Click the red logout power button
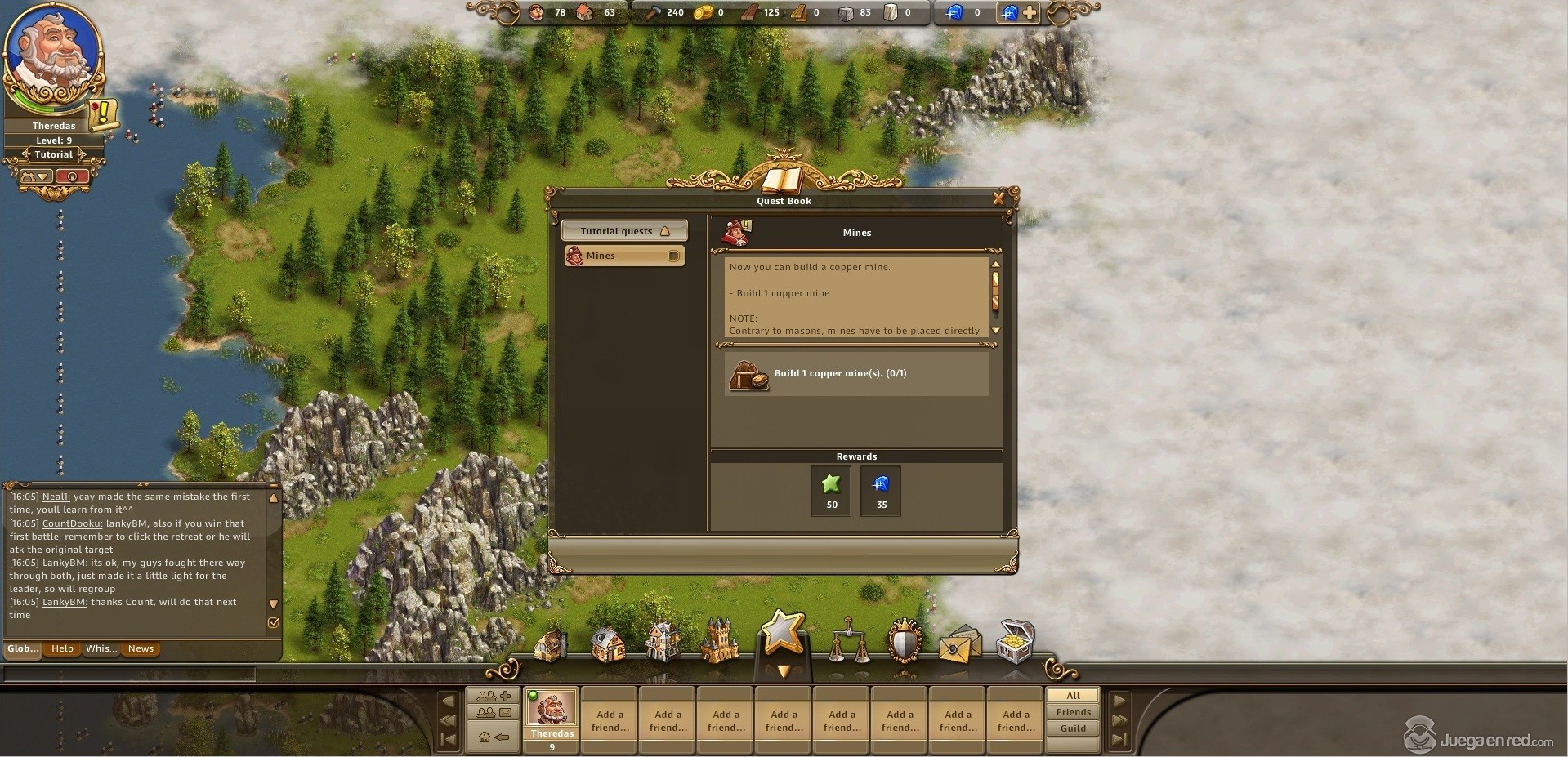The image size is (1568, 757). click(72, 176)
